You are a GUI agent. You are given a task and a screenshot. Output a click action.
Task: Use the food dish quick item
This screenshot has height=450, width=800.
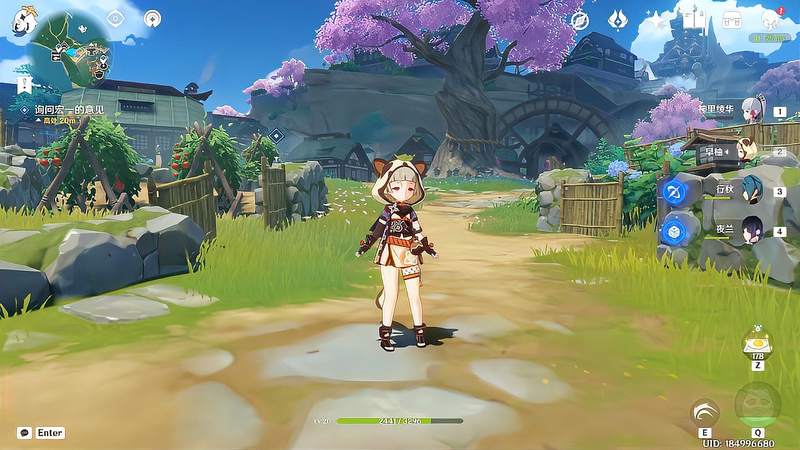(x=757, y=343)
